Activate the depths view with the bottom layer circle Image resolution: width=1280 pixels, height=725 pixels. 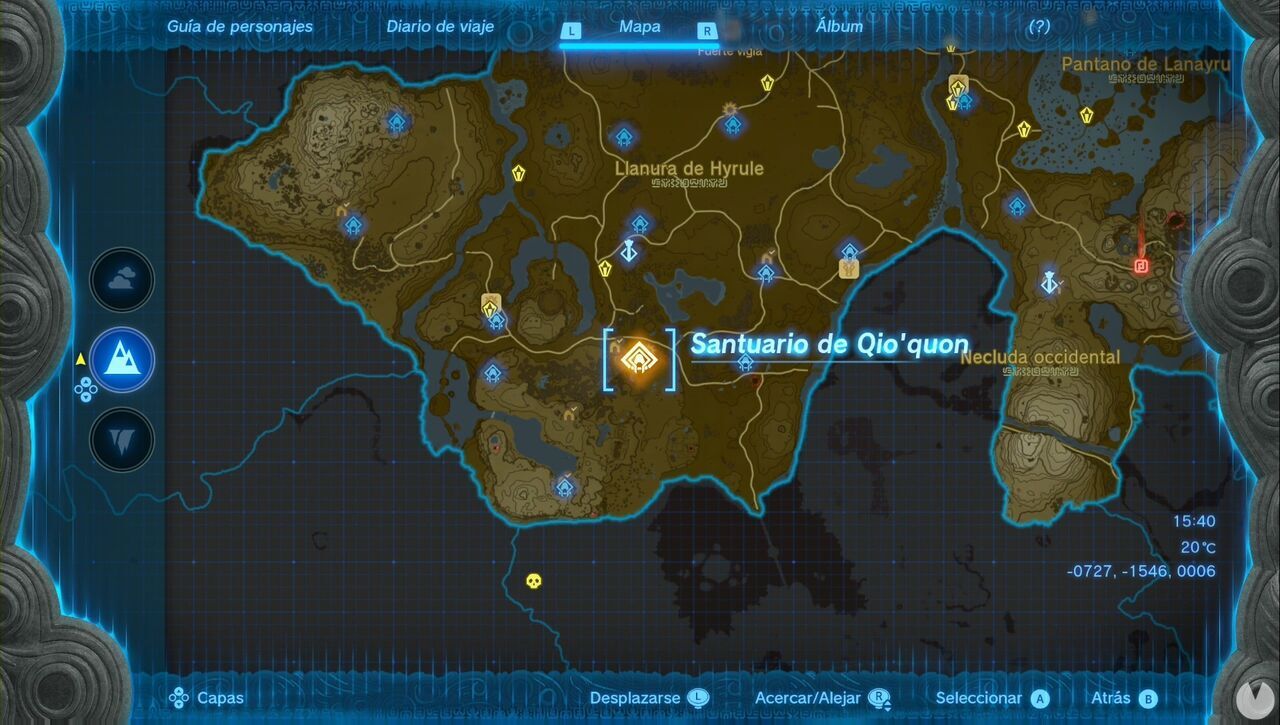coord(120,440)
